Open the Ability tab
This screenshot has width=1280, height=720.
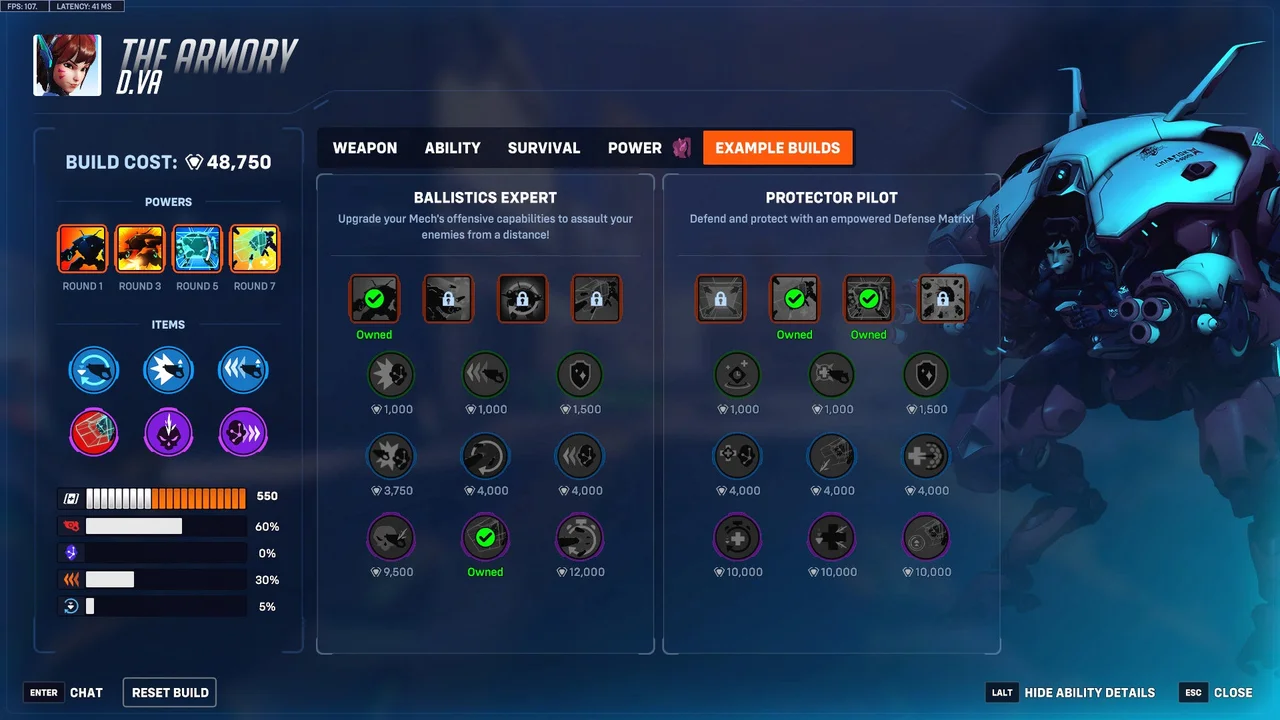click(452, 148)
